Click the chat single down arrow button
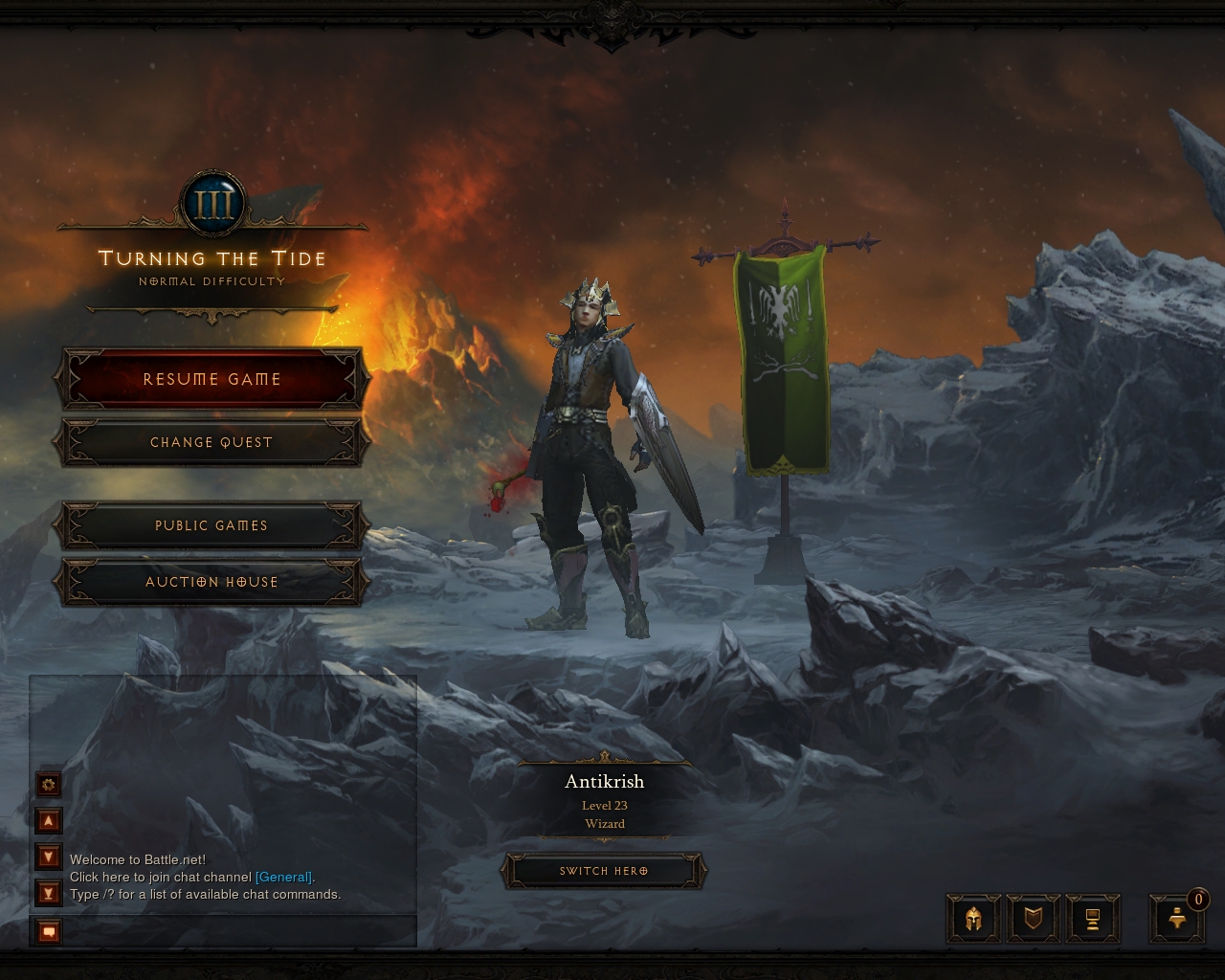The image size is (1225, 980). click(49, 856)
